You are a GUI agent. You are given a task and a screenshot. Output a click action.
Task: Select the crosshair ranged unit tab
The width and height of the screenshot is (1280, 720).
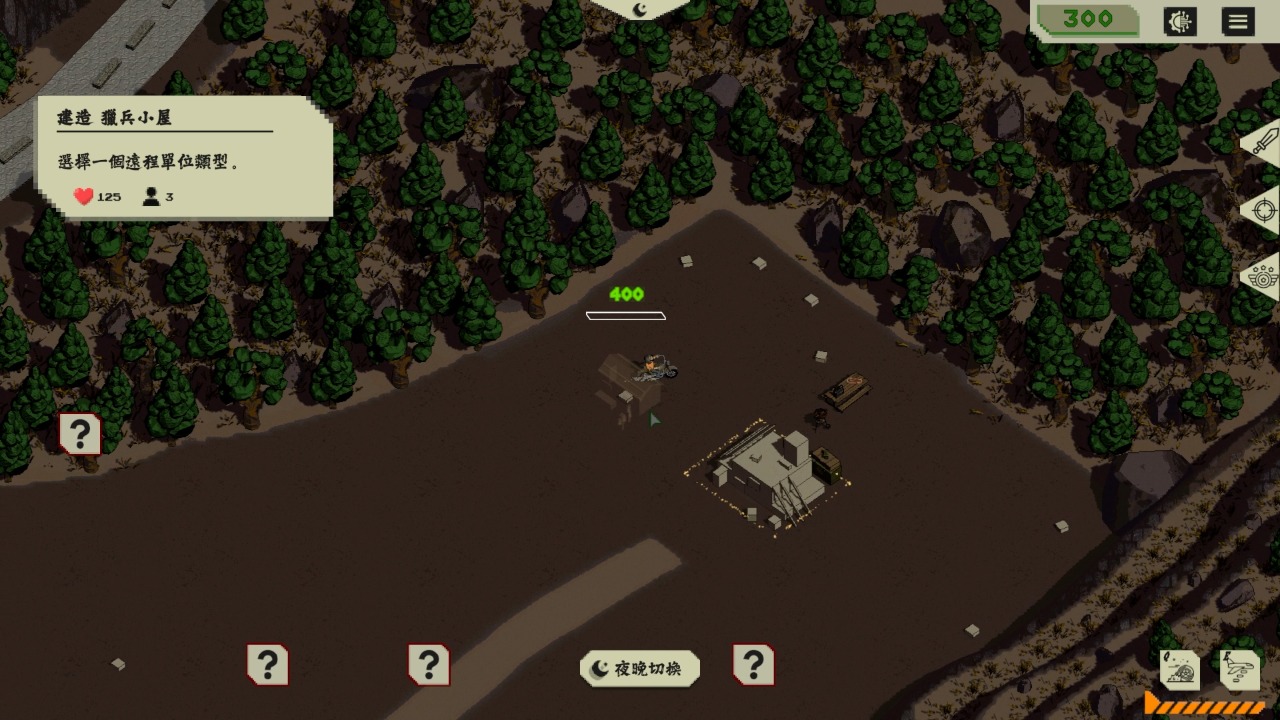1263,211
